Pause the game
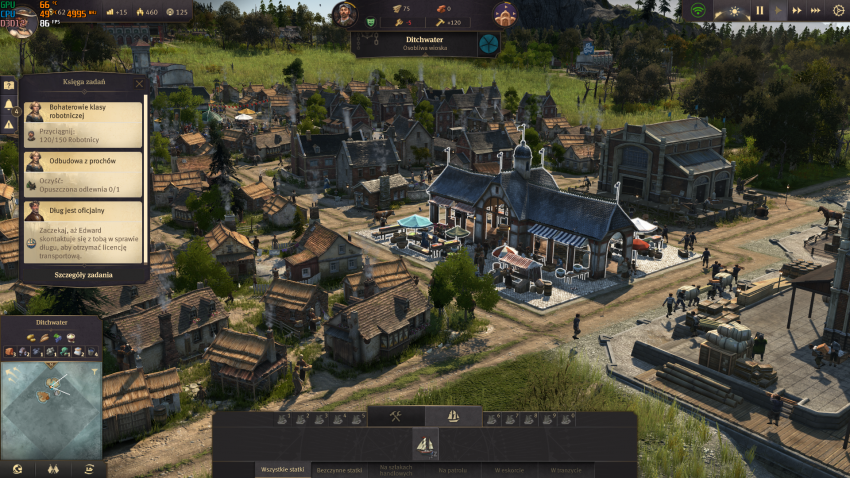This screenshot has width=850, height=478. click(759, 11)
